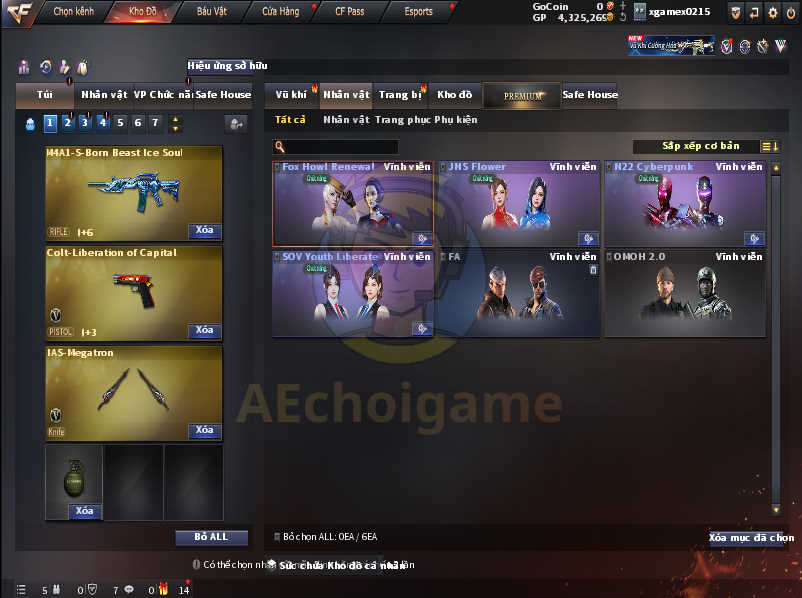This screenshot has width=802, height=598.
Task: Open the Esports section
Action: pos(418,12)
